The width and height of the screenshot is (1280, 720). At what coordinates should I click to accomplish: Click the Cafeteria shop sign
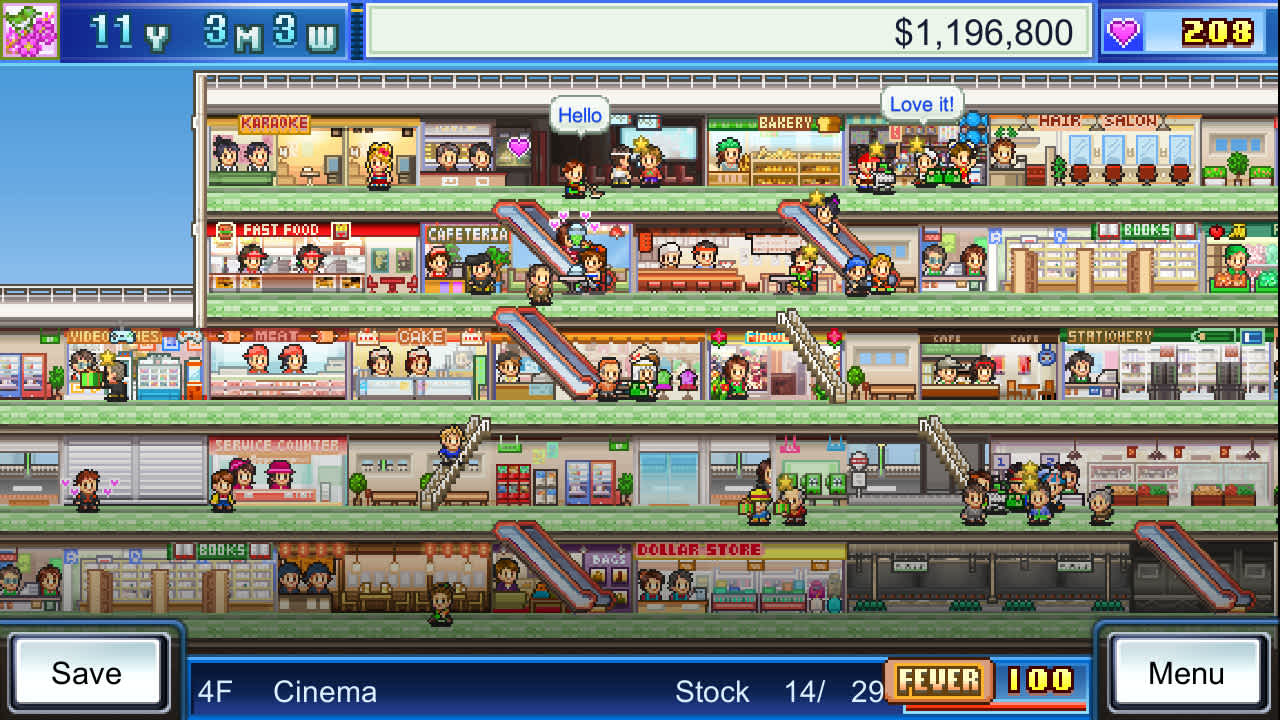click(470, 229)
